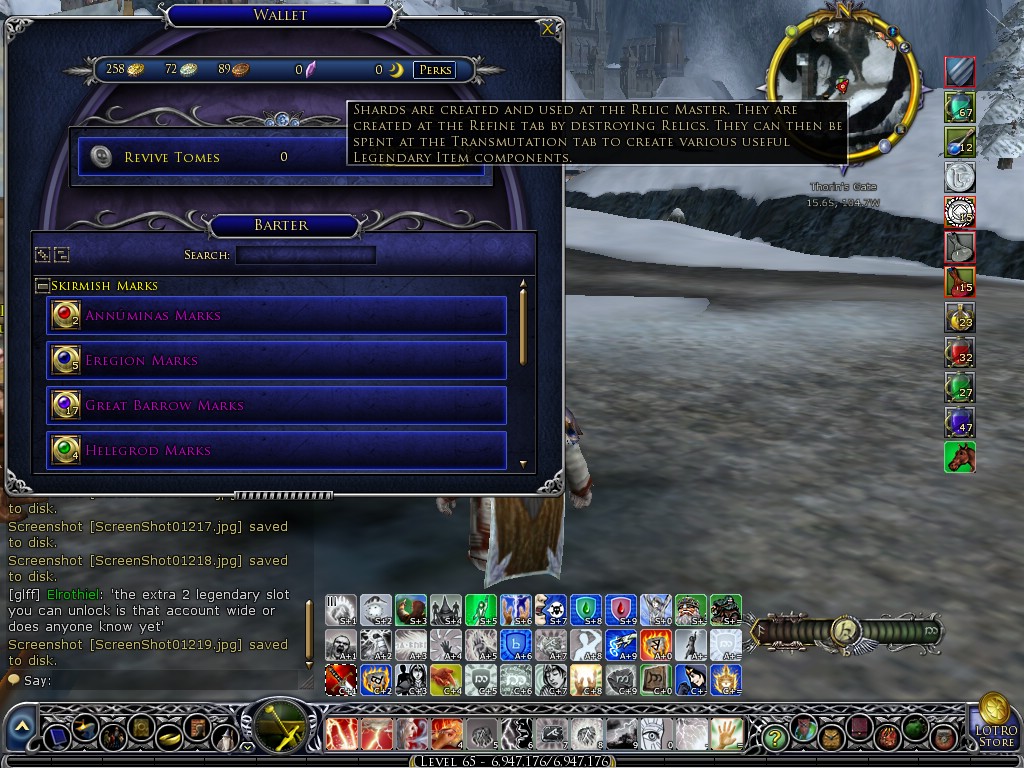This screenshot has height=768, width=1024.
Task: Activate the horse mount icon
Action: point(959,457)
